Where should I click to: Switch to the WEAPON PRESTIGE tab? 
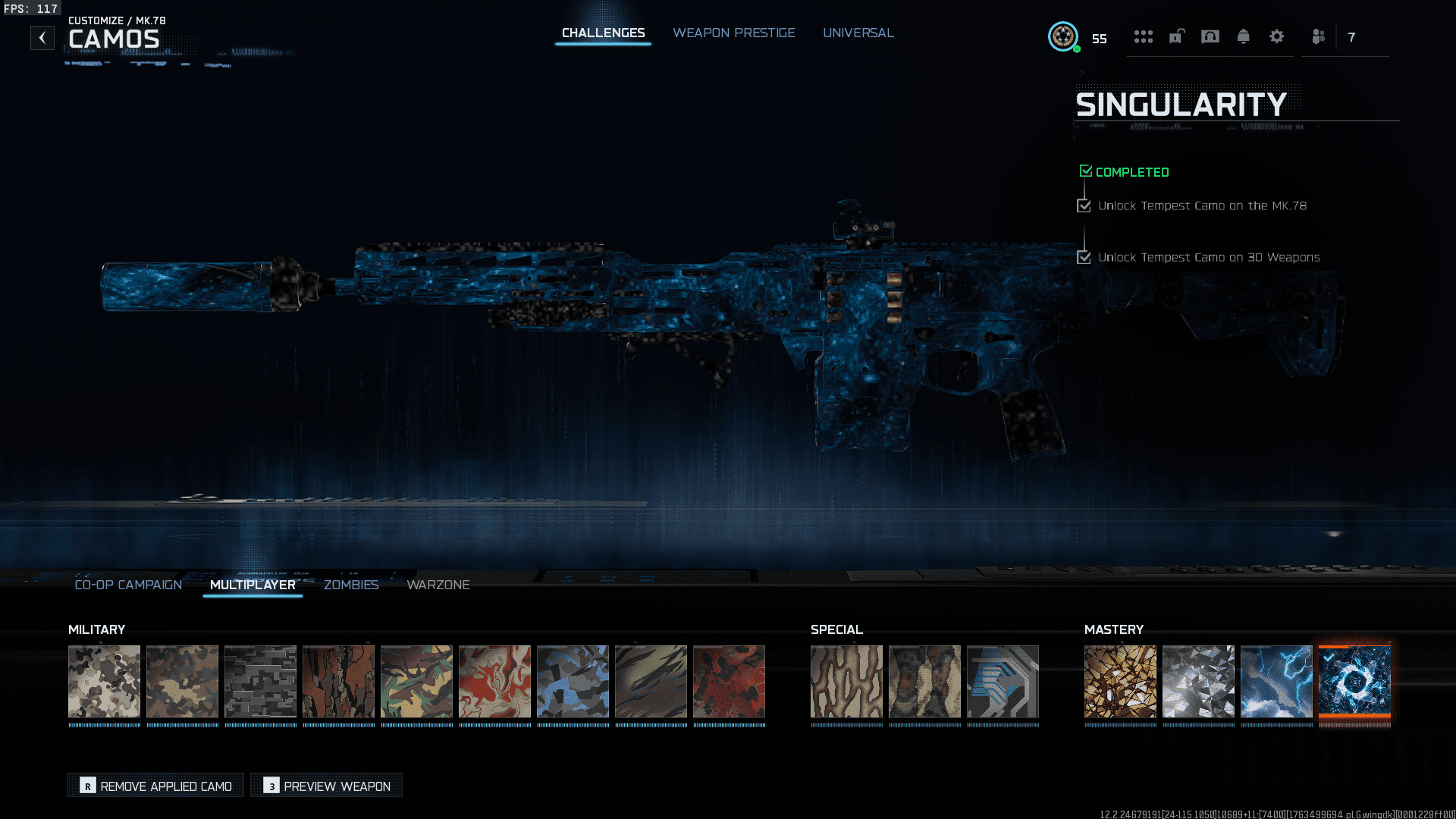pyautogui.click(x=733, y=33)
